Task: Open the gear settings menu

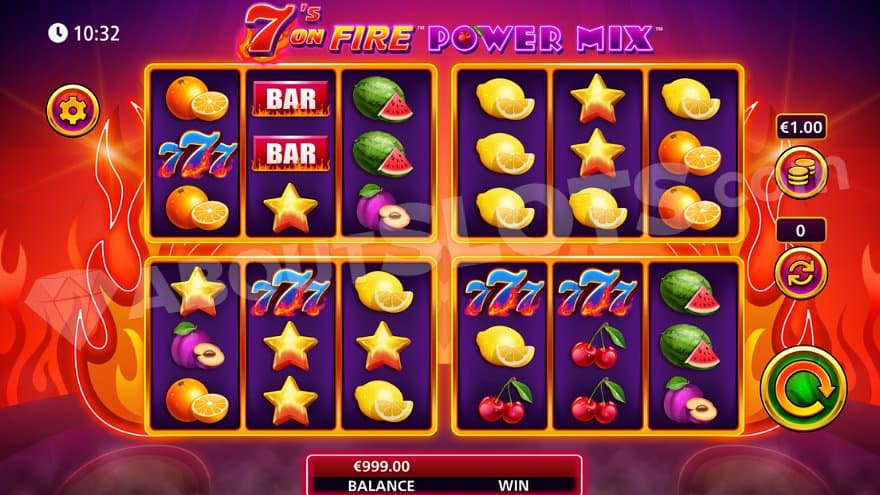Action: [x=73, y=110]
